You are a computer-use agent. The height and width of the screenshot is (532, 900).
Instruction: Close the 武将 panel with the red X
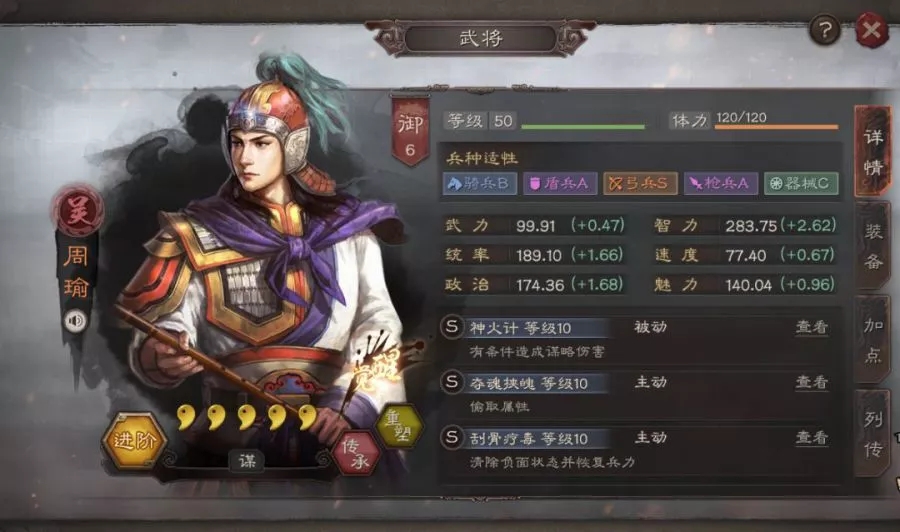pyautogui.click(x=871, y=30)
